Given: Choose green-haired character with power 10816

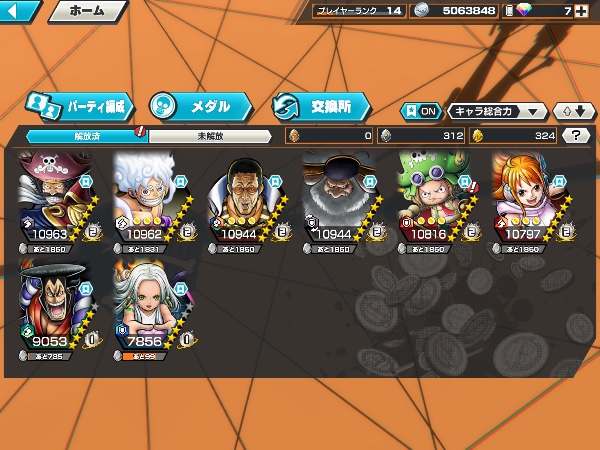Looking at the screenshot, I should (436, 200).
